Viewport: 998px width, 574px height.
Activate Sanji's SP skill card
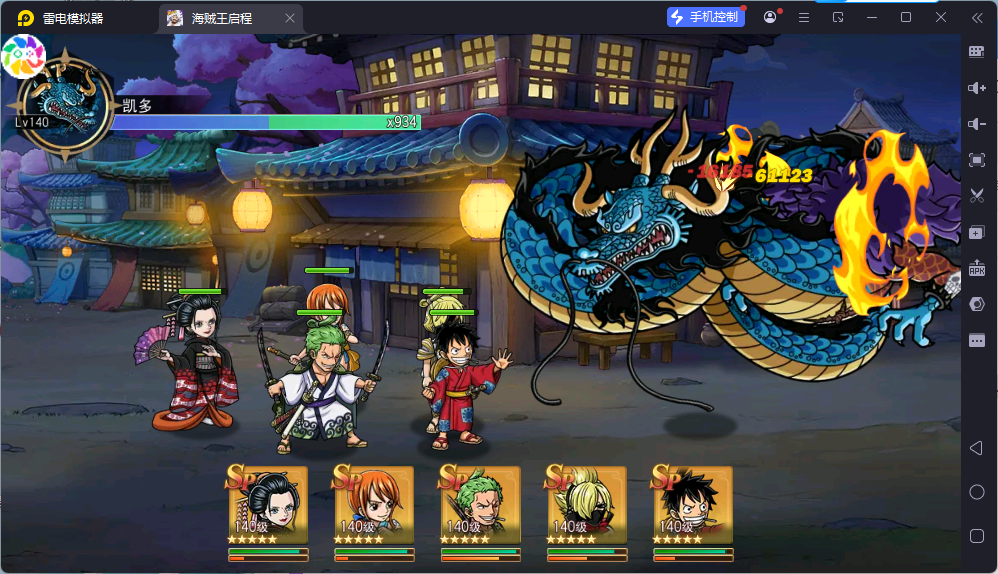point(587,505)
